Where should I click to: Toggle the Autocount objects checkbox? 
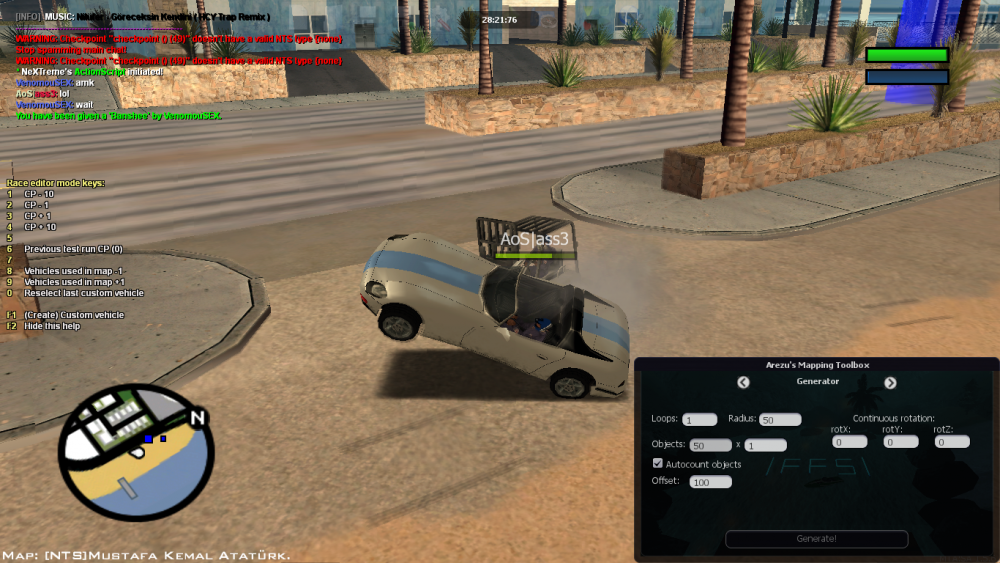click(x=658, y=464)
